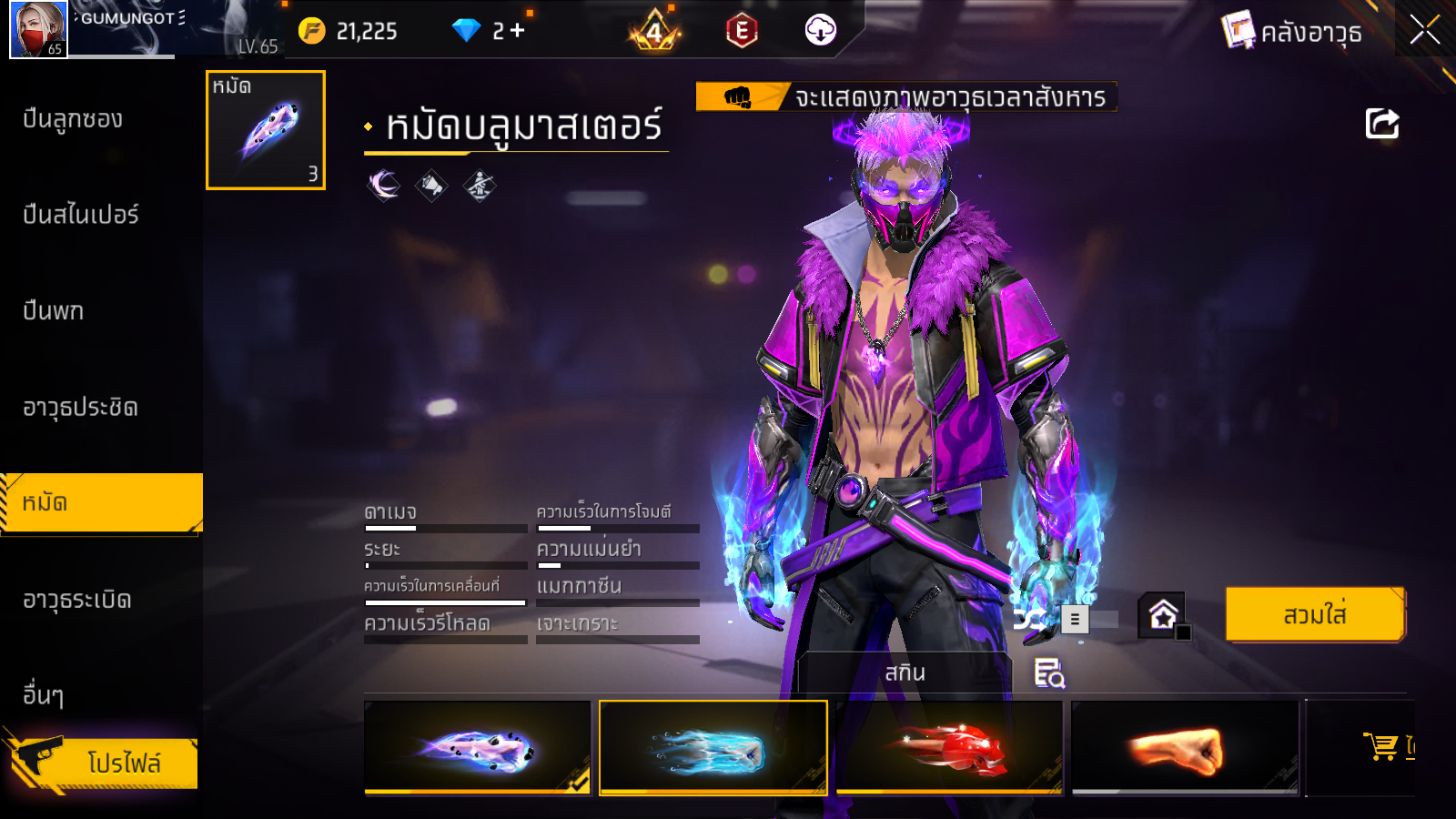Open the player profile avatar
The width and height of the screenshot is (1456, 819).
38,29
